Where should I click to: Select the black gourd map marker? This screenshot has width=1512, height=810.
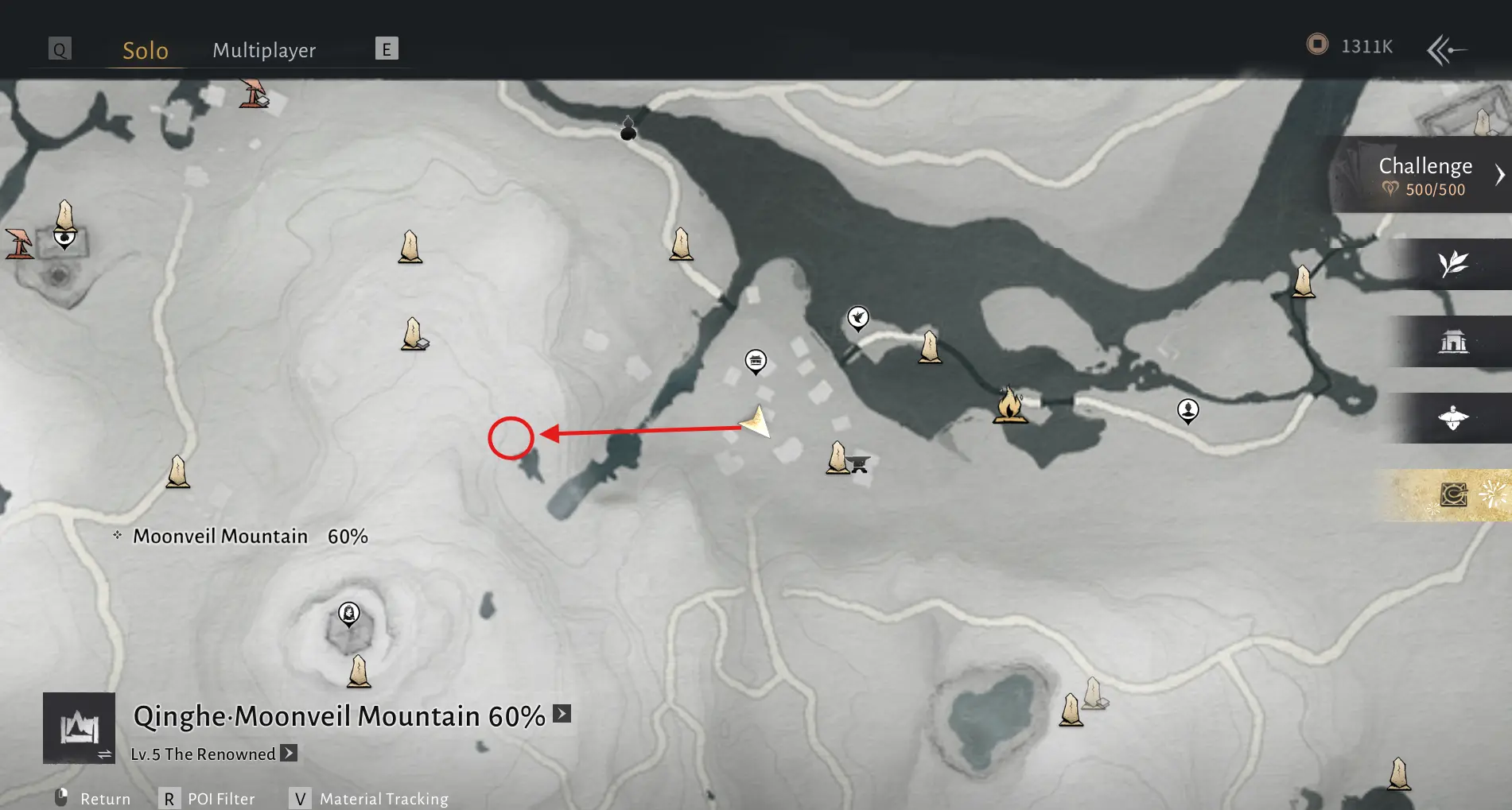point(628,129)
